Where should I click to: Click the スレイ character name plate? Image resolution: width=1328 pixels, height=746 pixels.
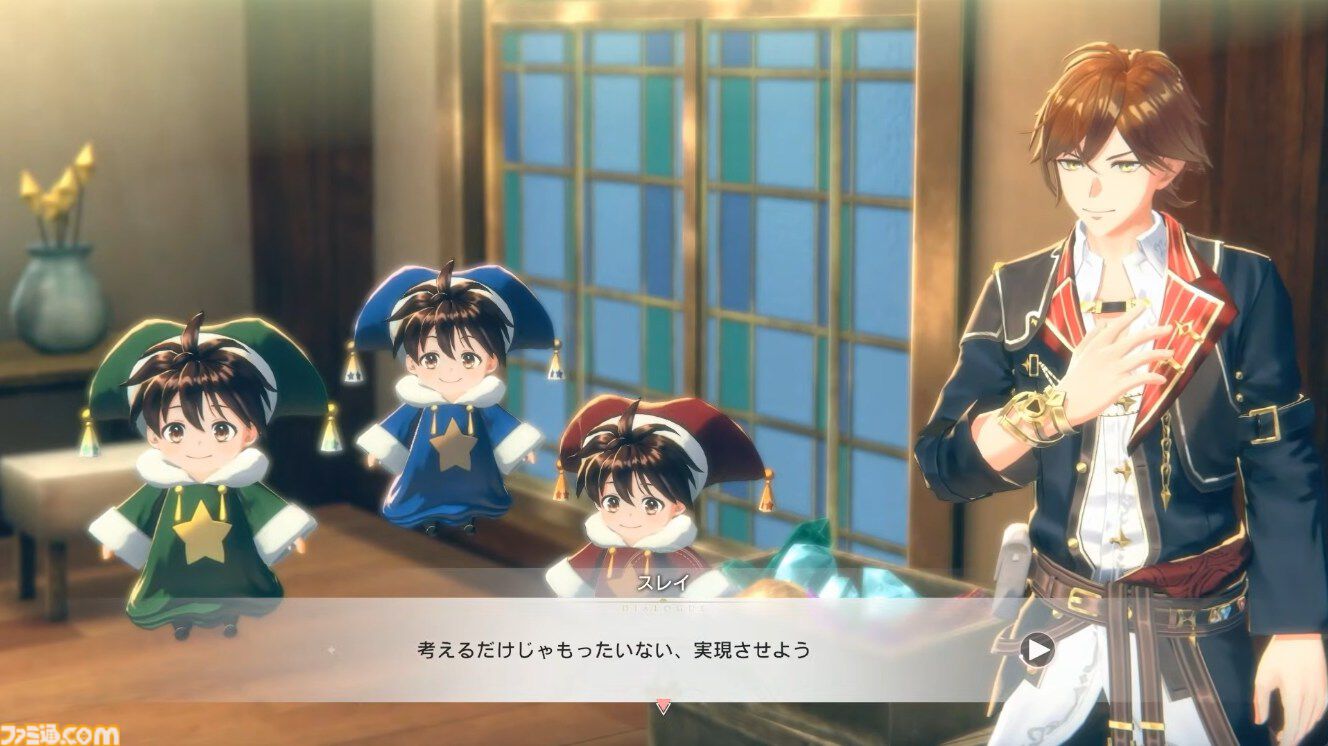pyautogui.click(x=660, y=580)
